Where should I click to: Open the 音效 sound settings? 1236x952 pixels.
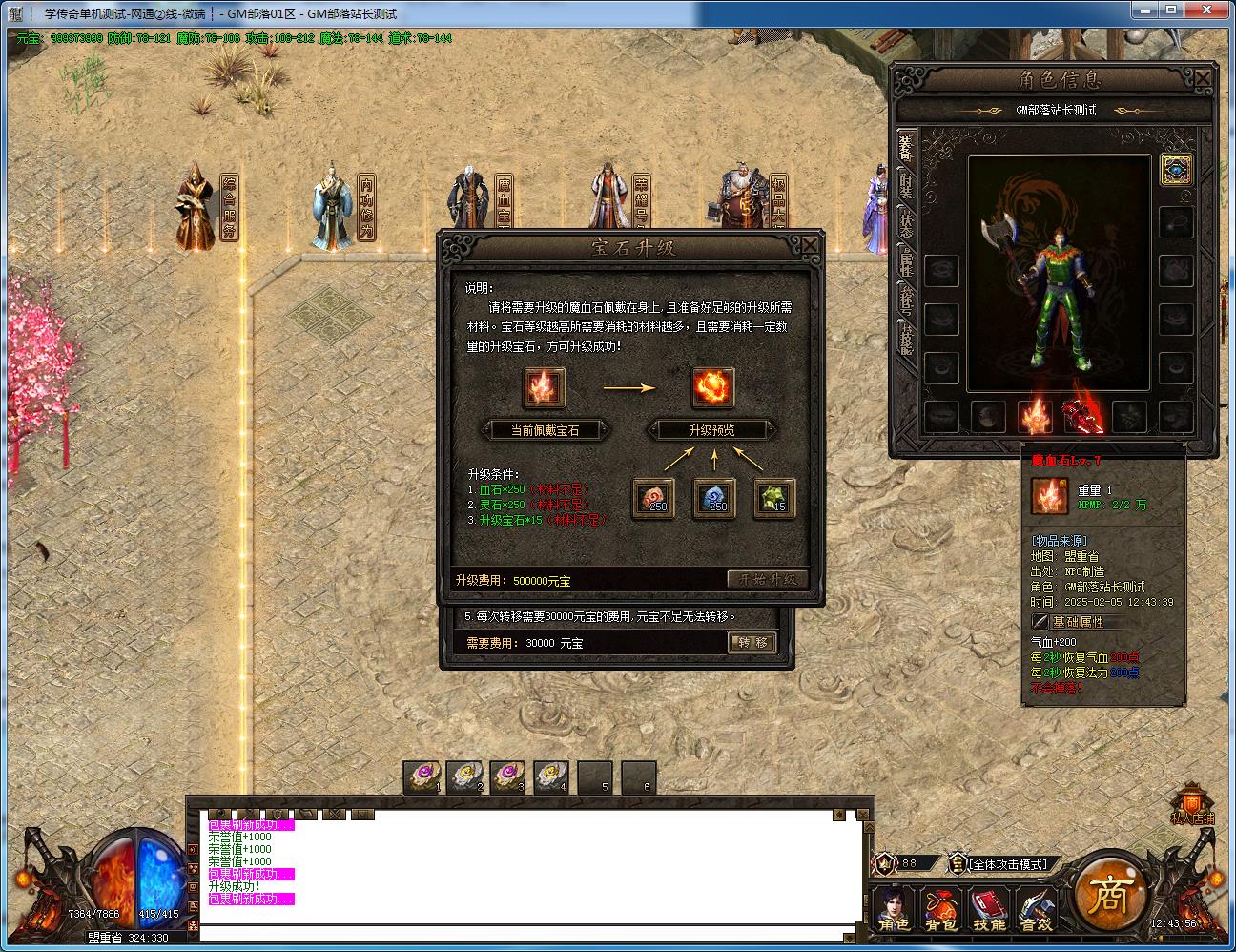point(1035,909)
